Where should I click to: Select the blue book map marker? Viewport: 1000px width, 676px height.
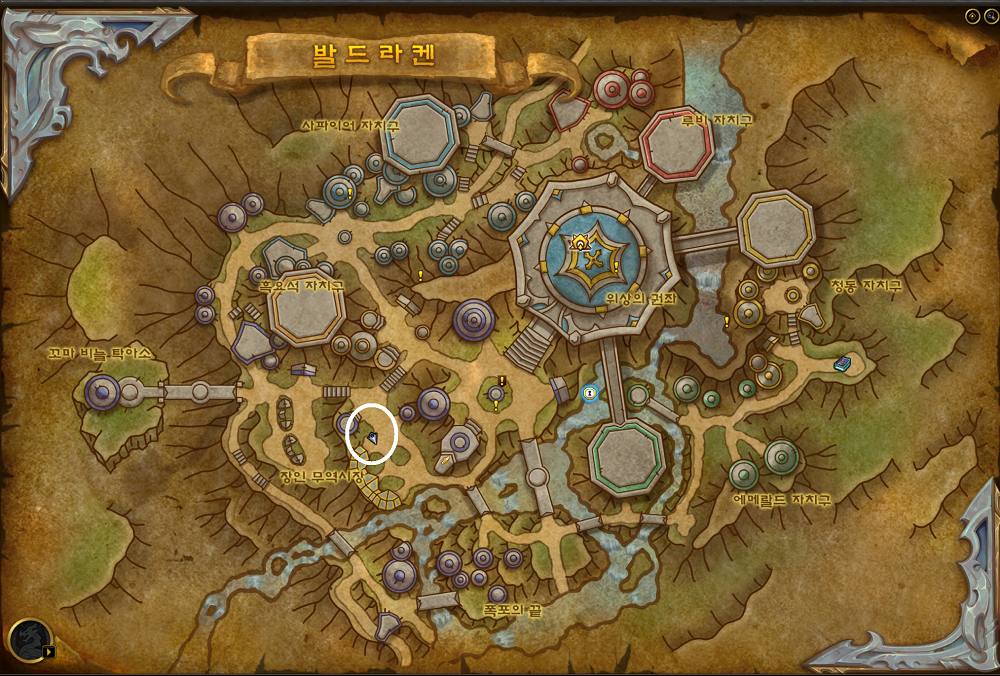pyautogui.click(x=843, y=364)
